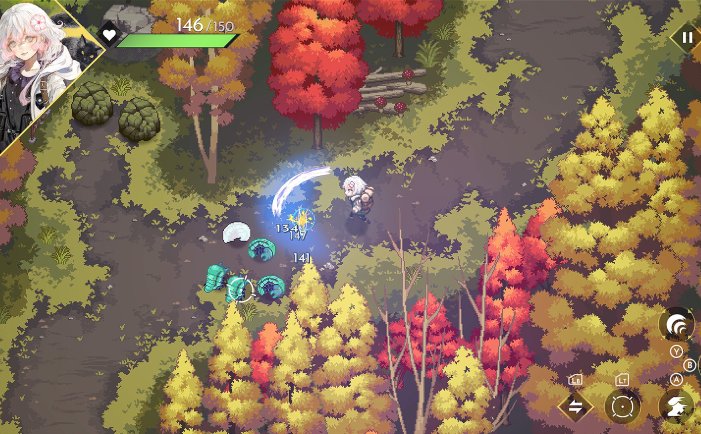Use the dash attack ability icon
Screen dimensions: 701x434
[x=677, y=405]
